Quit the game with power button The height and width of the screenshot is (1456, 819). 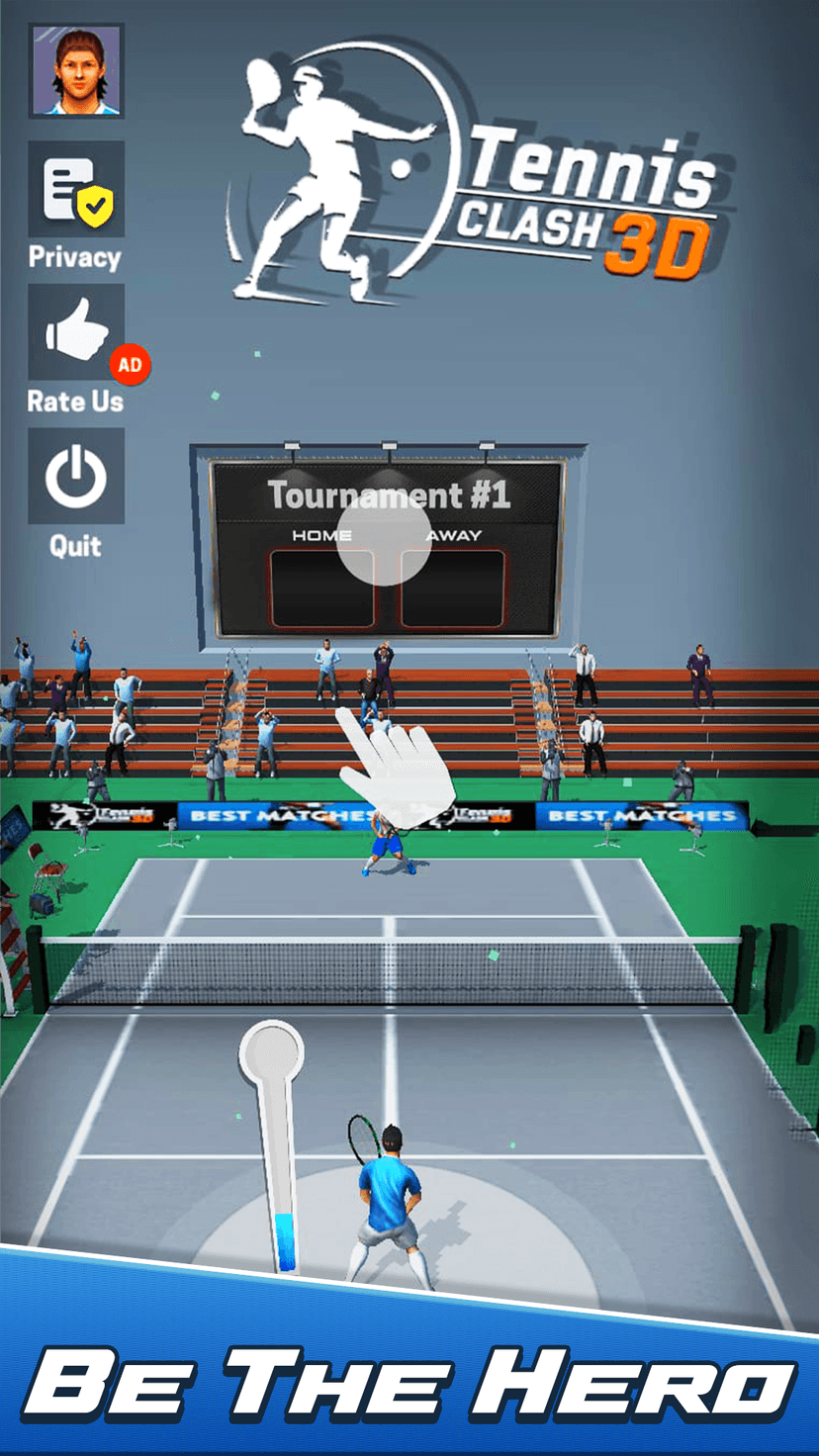coord(76,477)
